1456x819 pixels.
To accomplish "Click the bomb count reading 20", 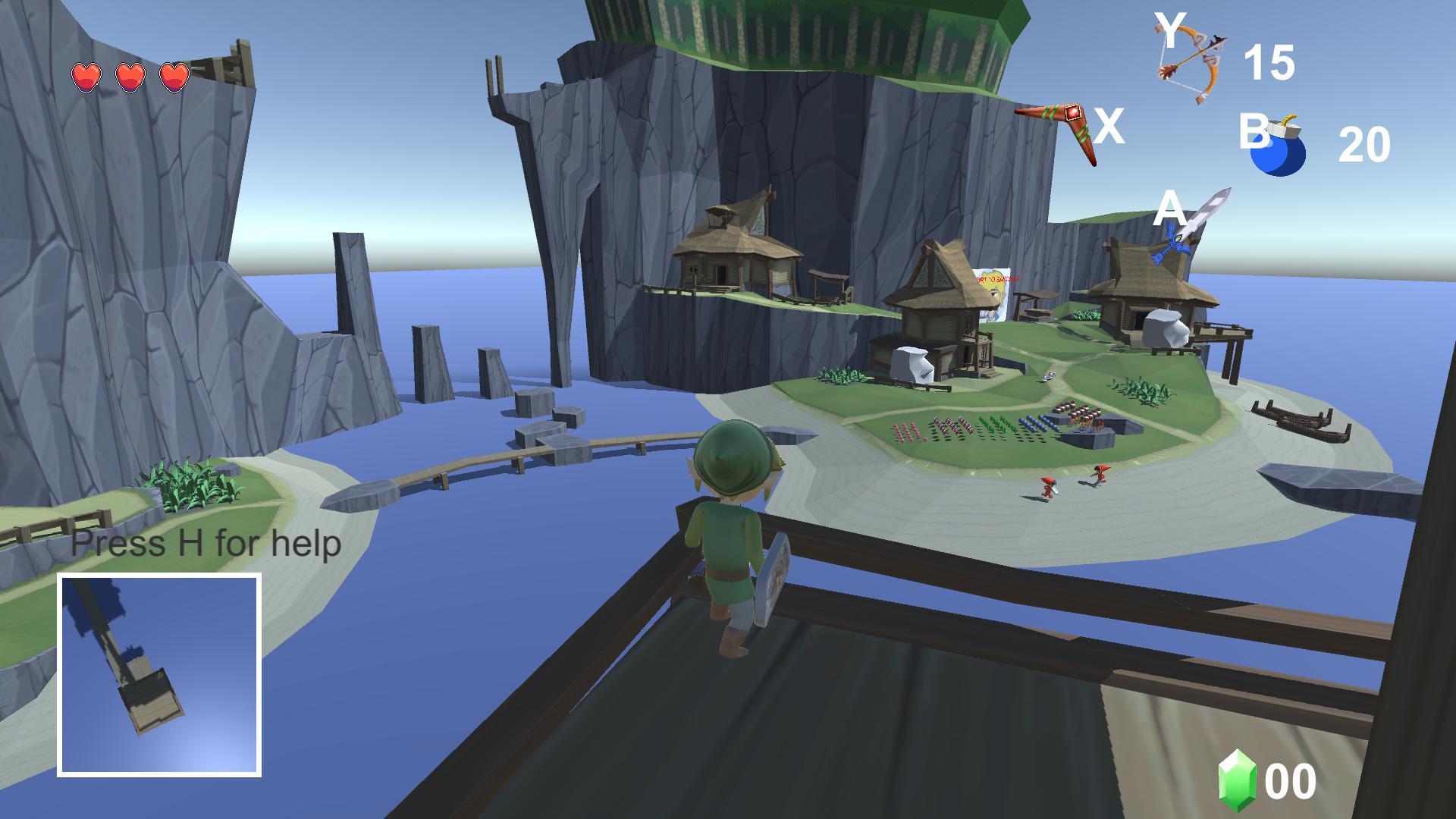I will (x=1365, y=146).
